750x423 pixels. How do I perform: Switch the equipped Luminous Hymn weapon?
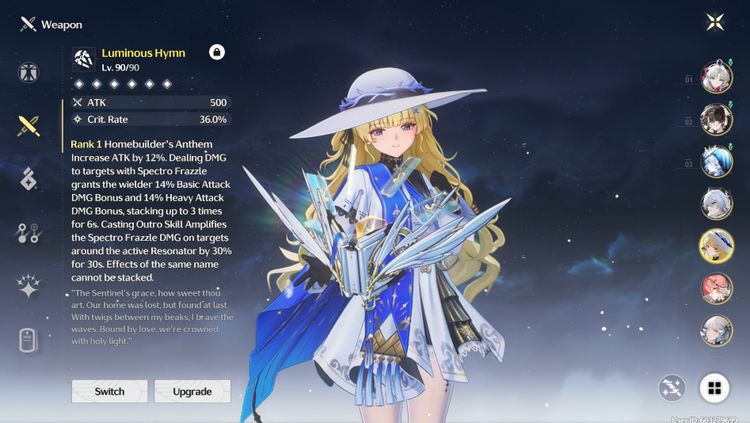tap(109, 391)
